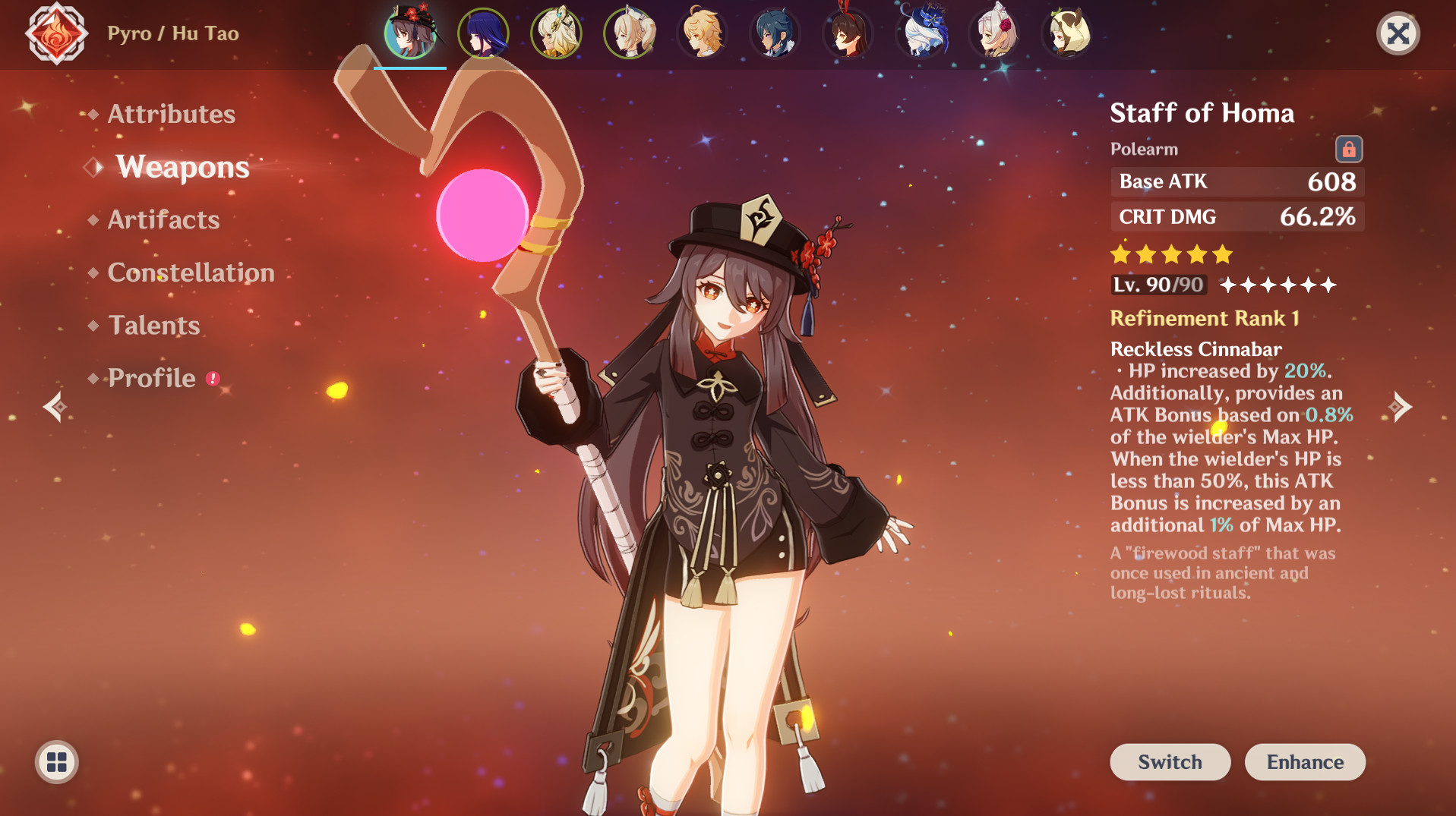Select Hu Tao's active character portrait

[x=409, y=34]
